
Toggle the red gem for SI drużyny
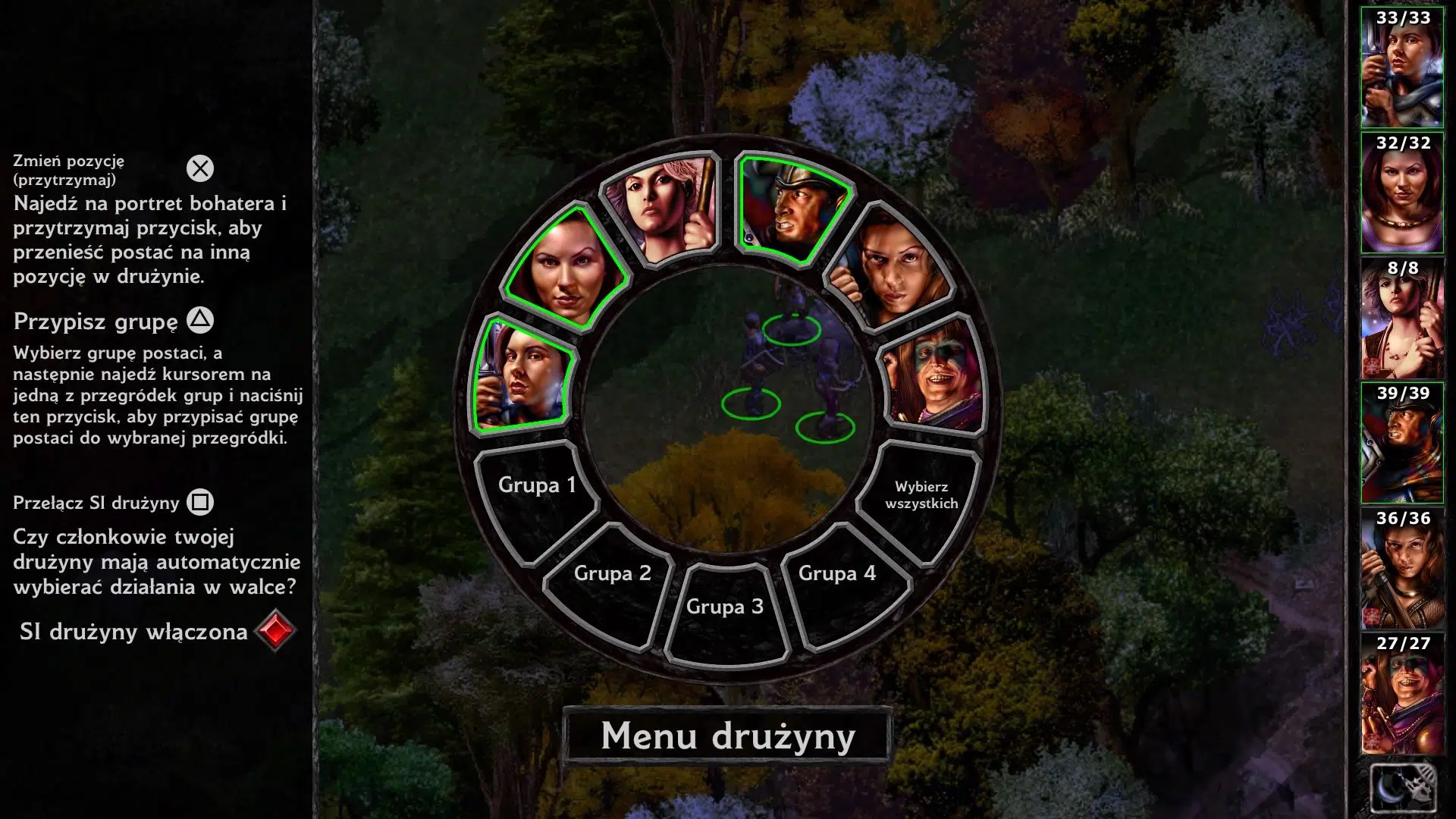(x=275, y=631)
